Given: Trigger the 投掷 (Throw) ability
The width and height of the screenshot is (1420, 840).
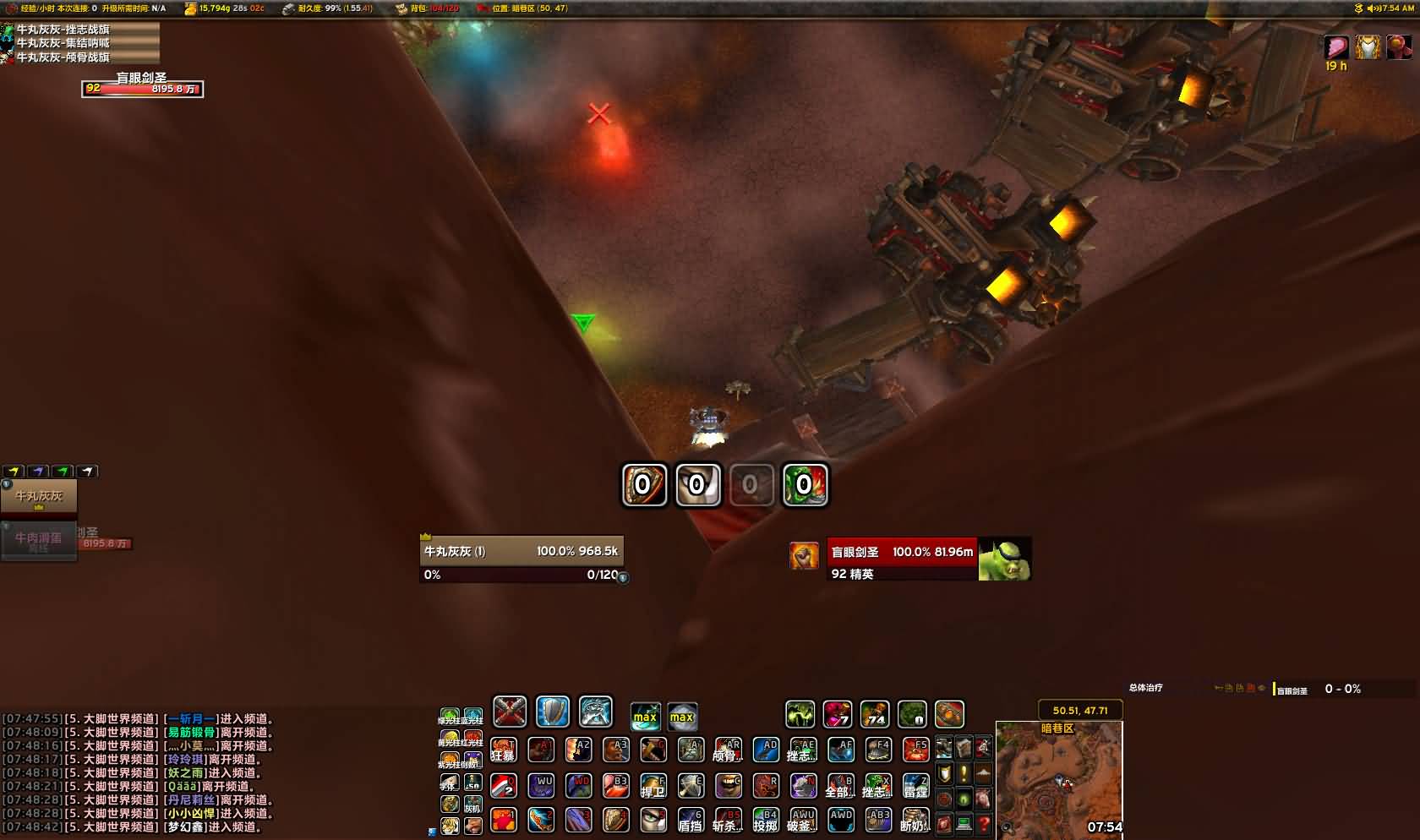Looking at the screenshot, I should point(766,819).
